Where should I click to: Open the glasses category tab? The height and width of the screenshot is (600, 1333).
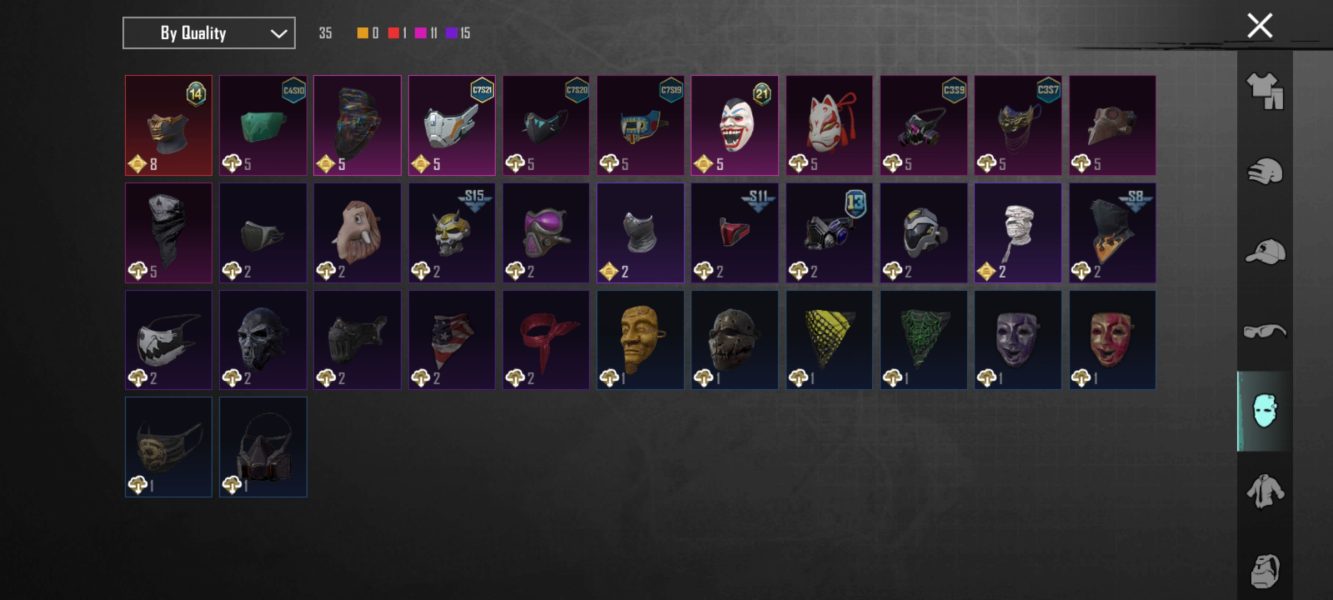(1264, 331)
